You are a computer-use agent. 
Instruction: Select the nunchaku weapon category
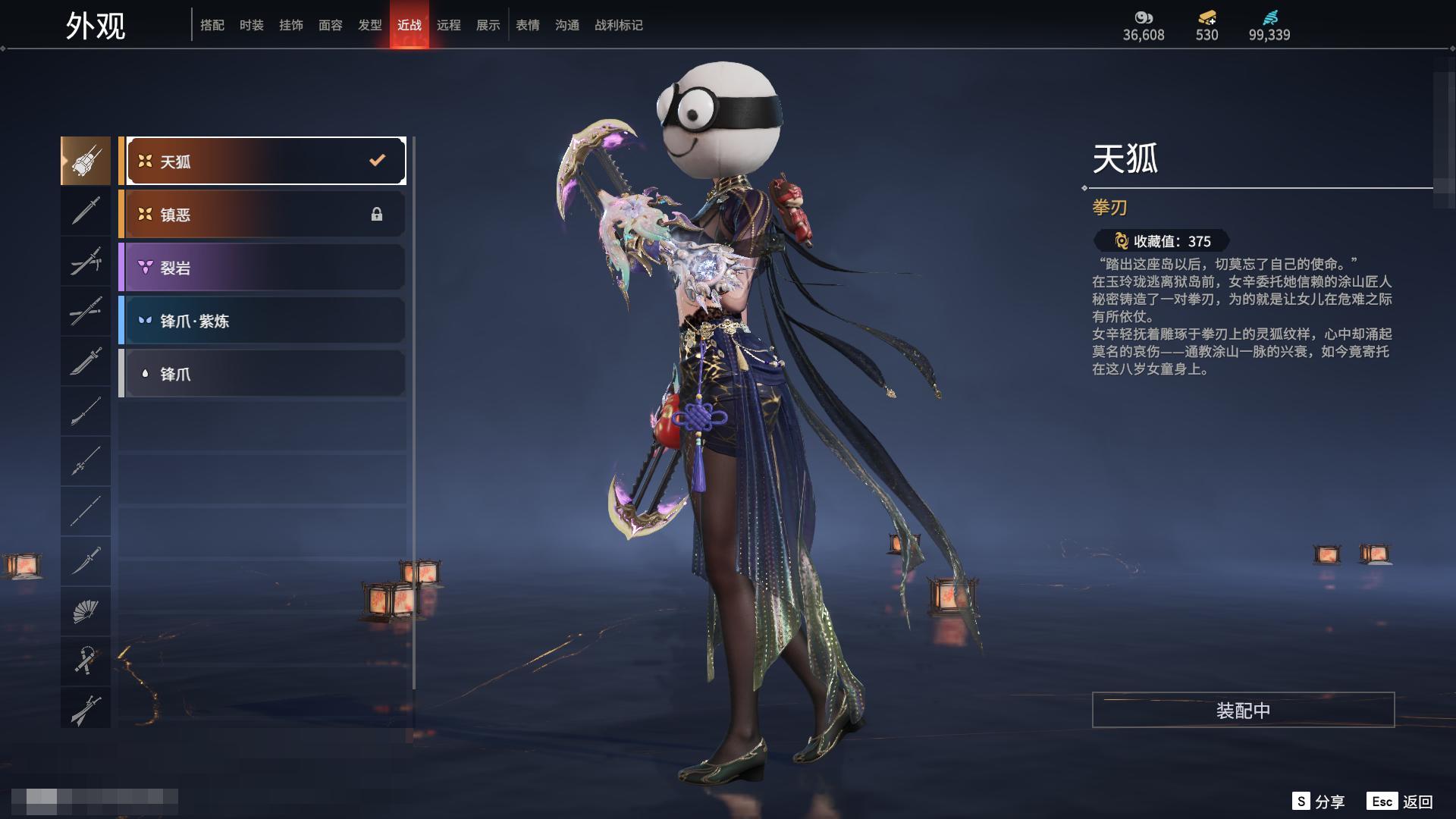(x=86, y=661)
